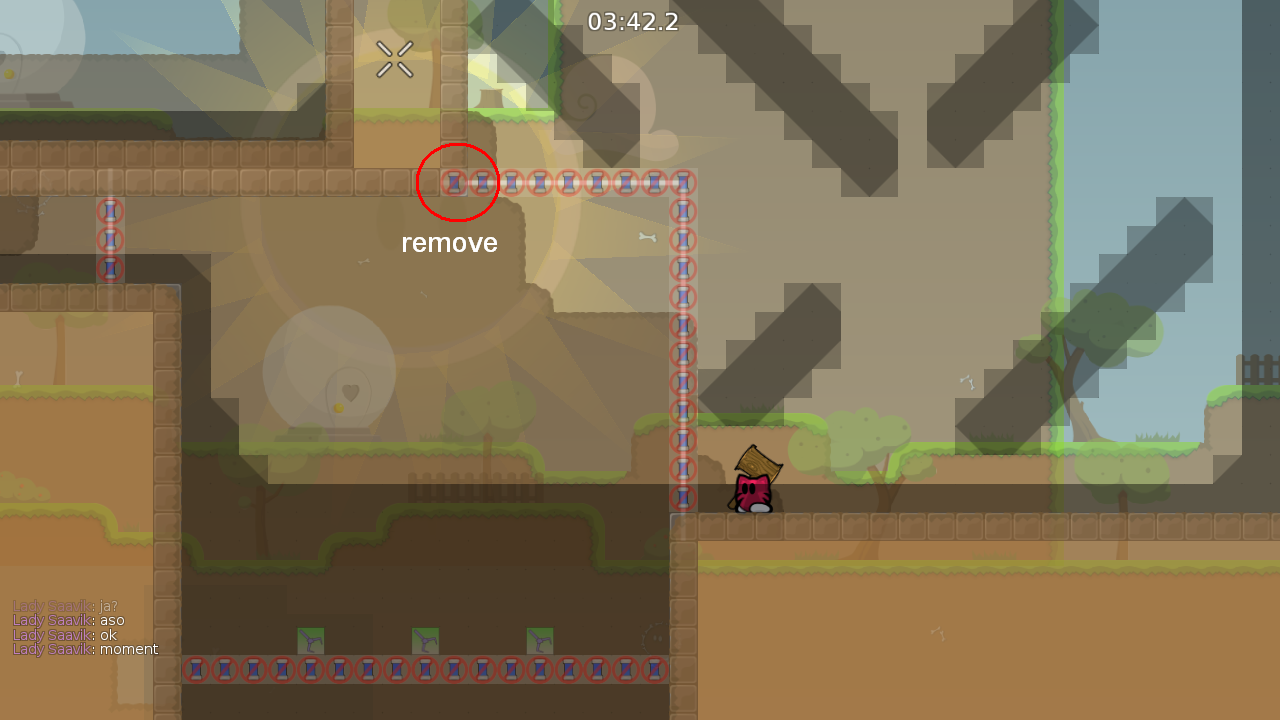Viewport: 1280px width, 720px height.
Task: Click the leftmost green switch tile above the freeze row
Action: (x=312, y=640)
